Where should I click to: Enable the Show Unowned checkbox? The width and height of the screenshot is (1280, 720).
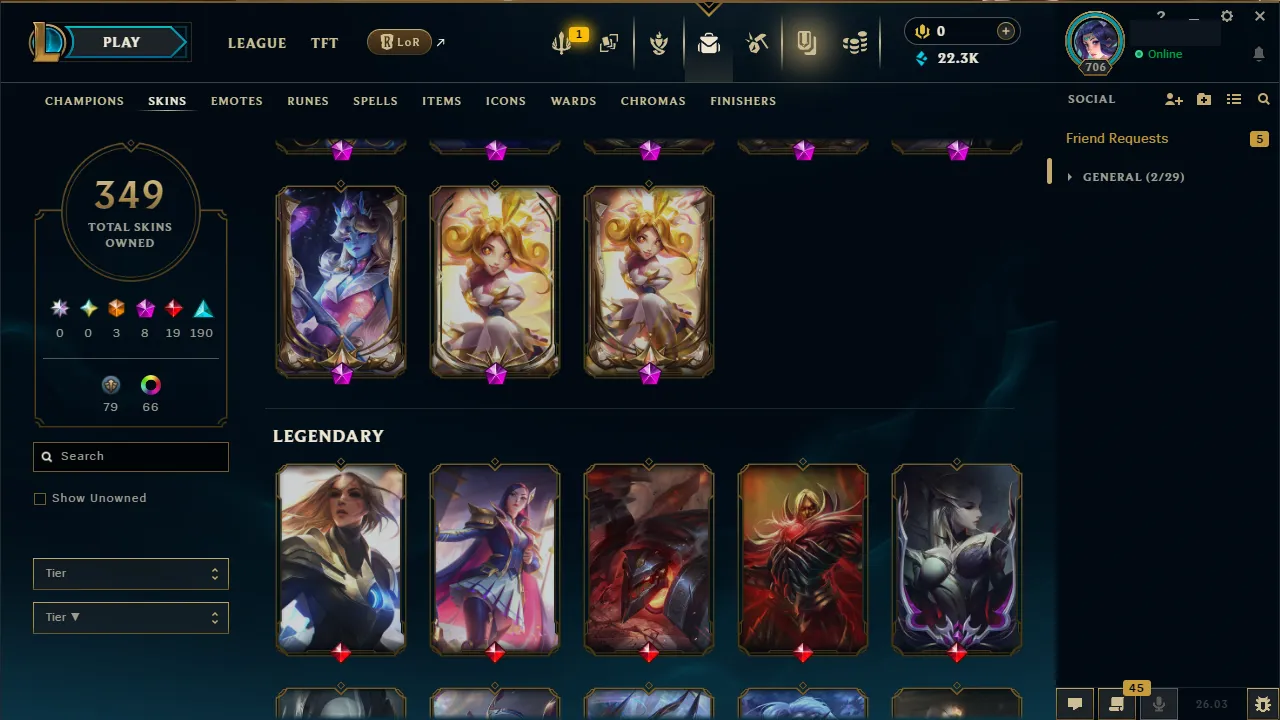tap(40, 498)
